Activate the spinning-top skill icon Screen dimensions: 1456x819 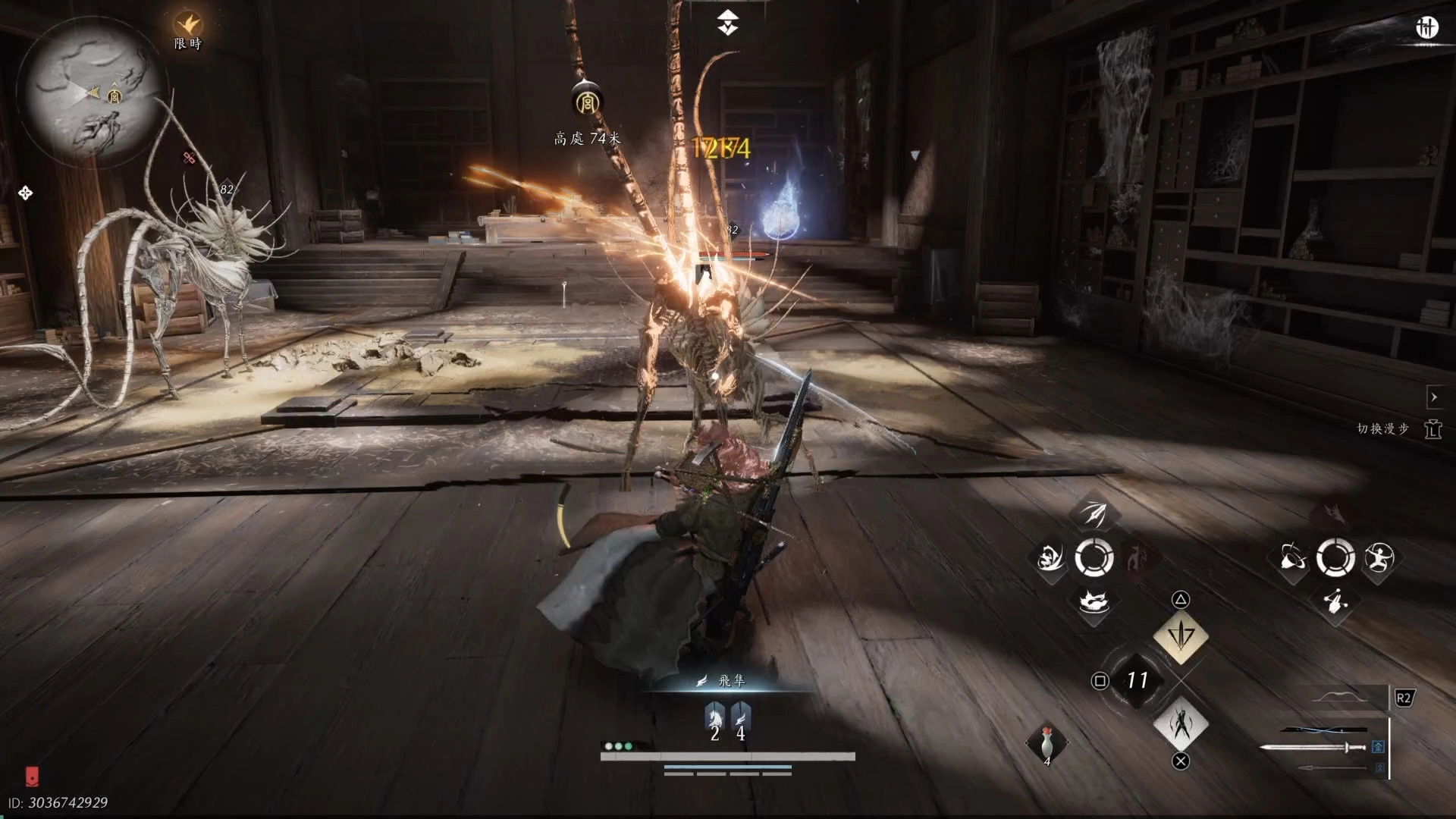point(1292,559)
